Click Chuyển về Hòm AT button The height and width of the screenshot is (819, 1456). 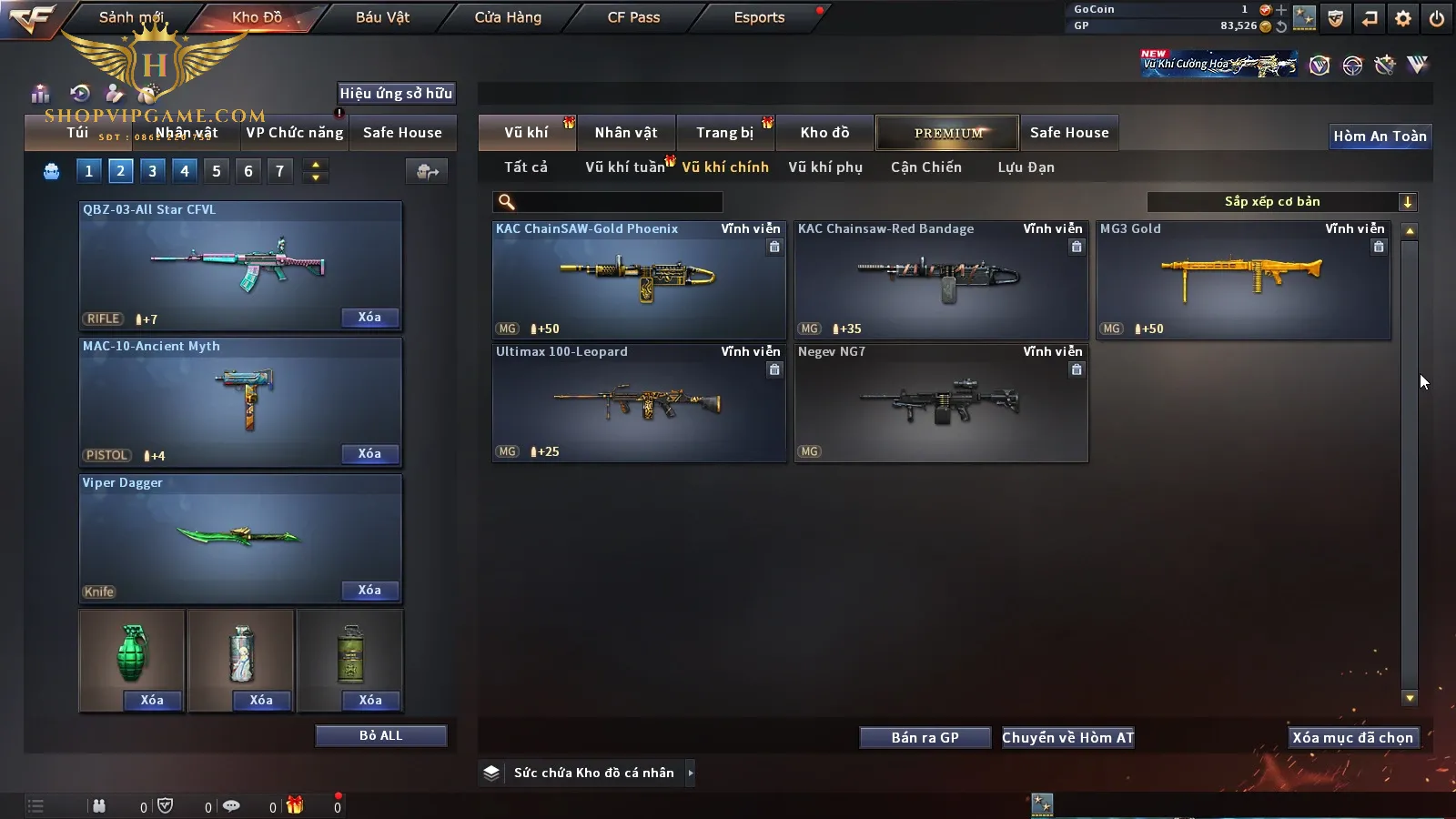tap(1067, 738)
